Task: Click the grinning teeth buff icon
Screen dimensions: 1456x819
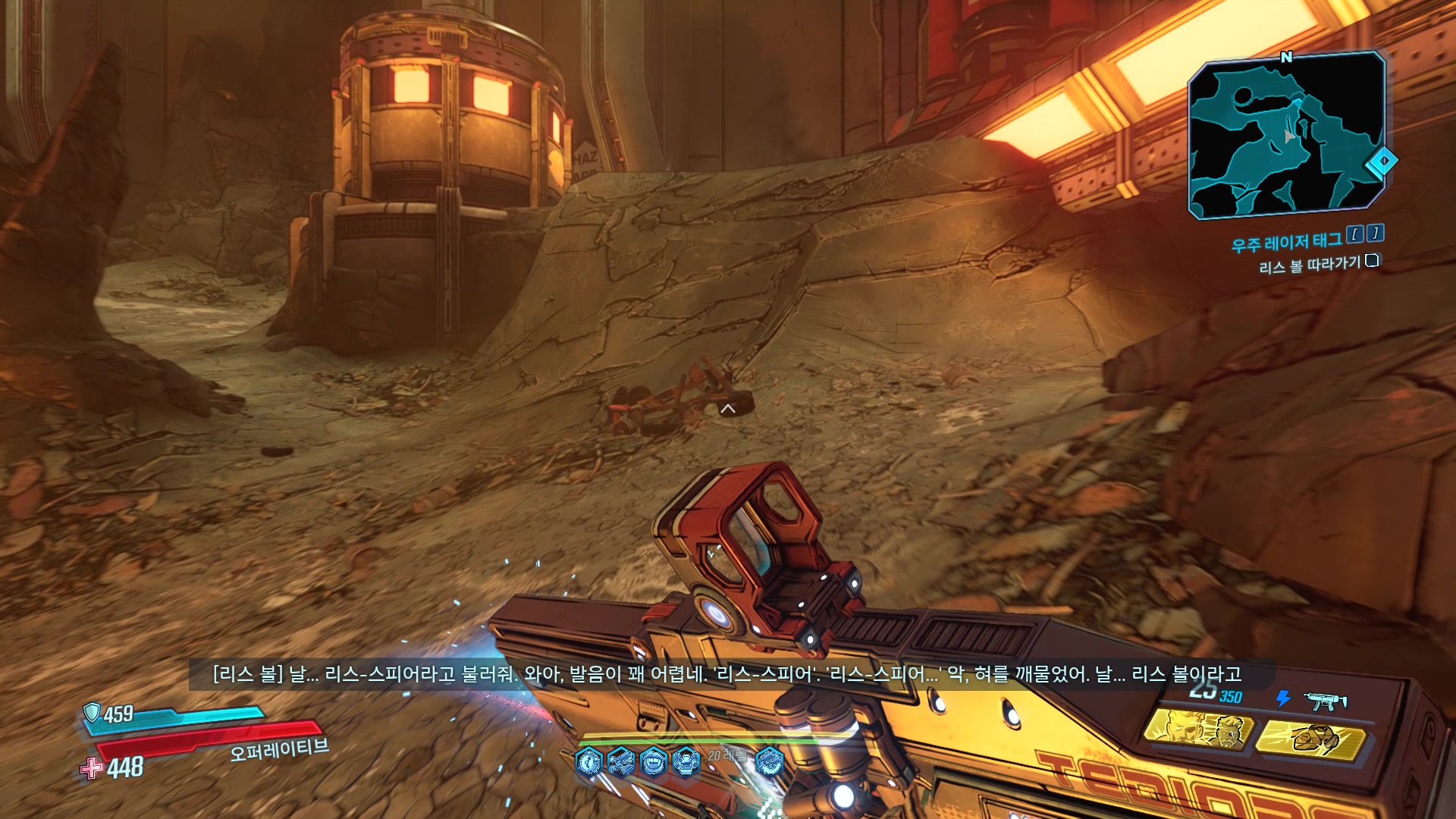Action: pos(653,761)
